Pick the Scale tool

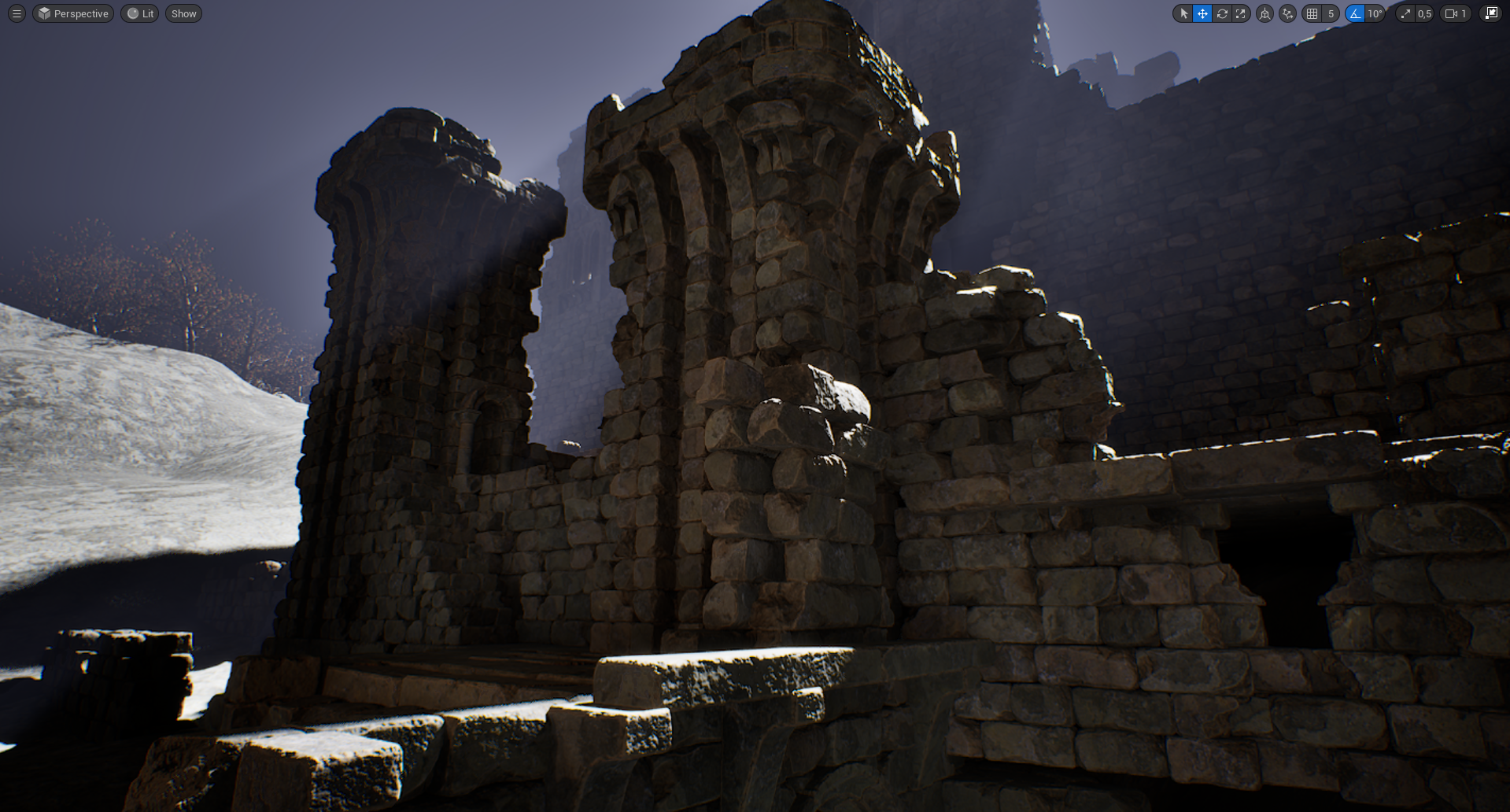coord(1241,13)
